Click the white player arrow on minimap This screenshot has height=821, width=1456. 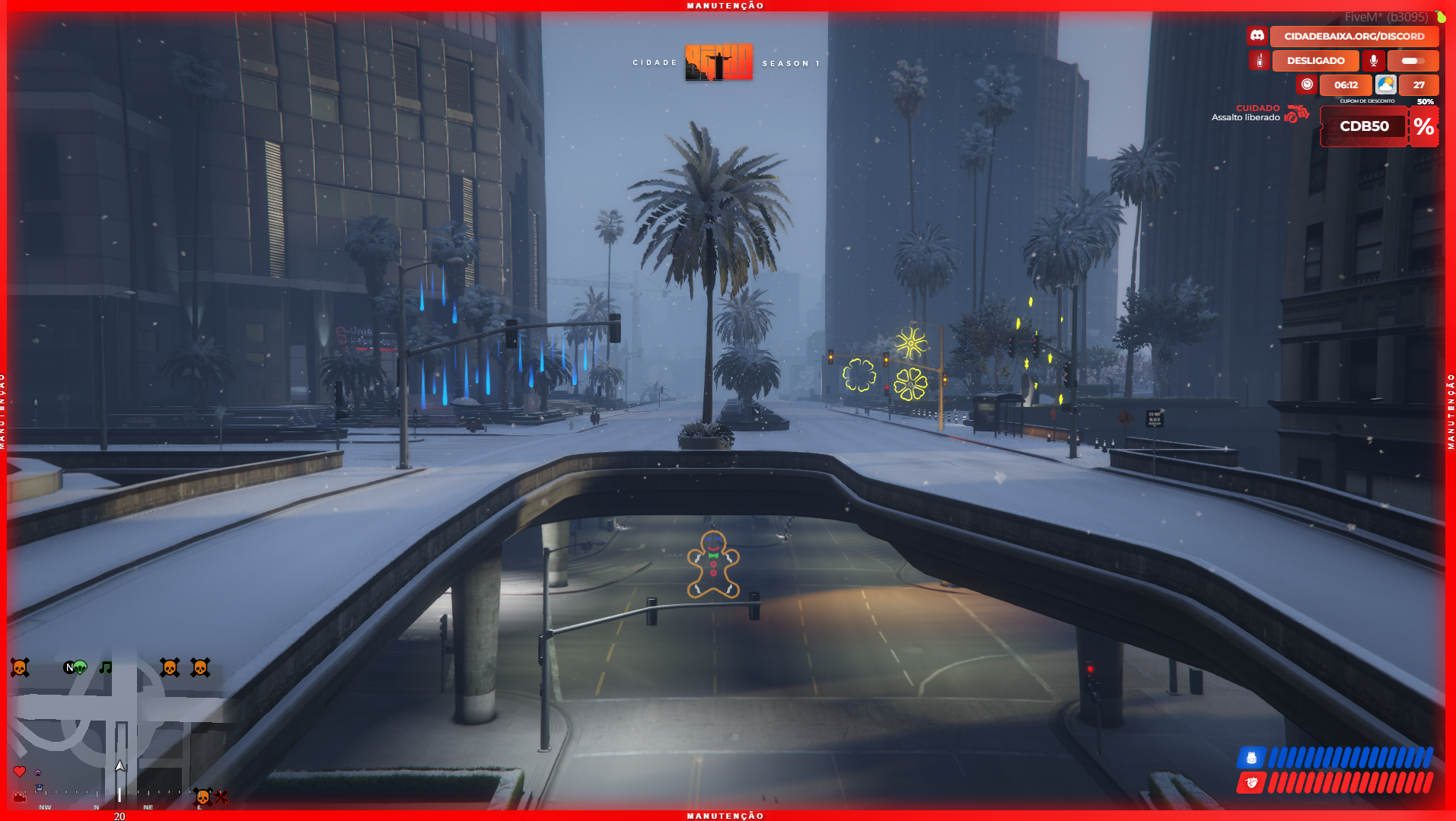[119, 766]
